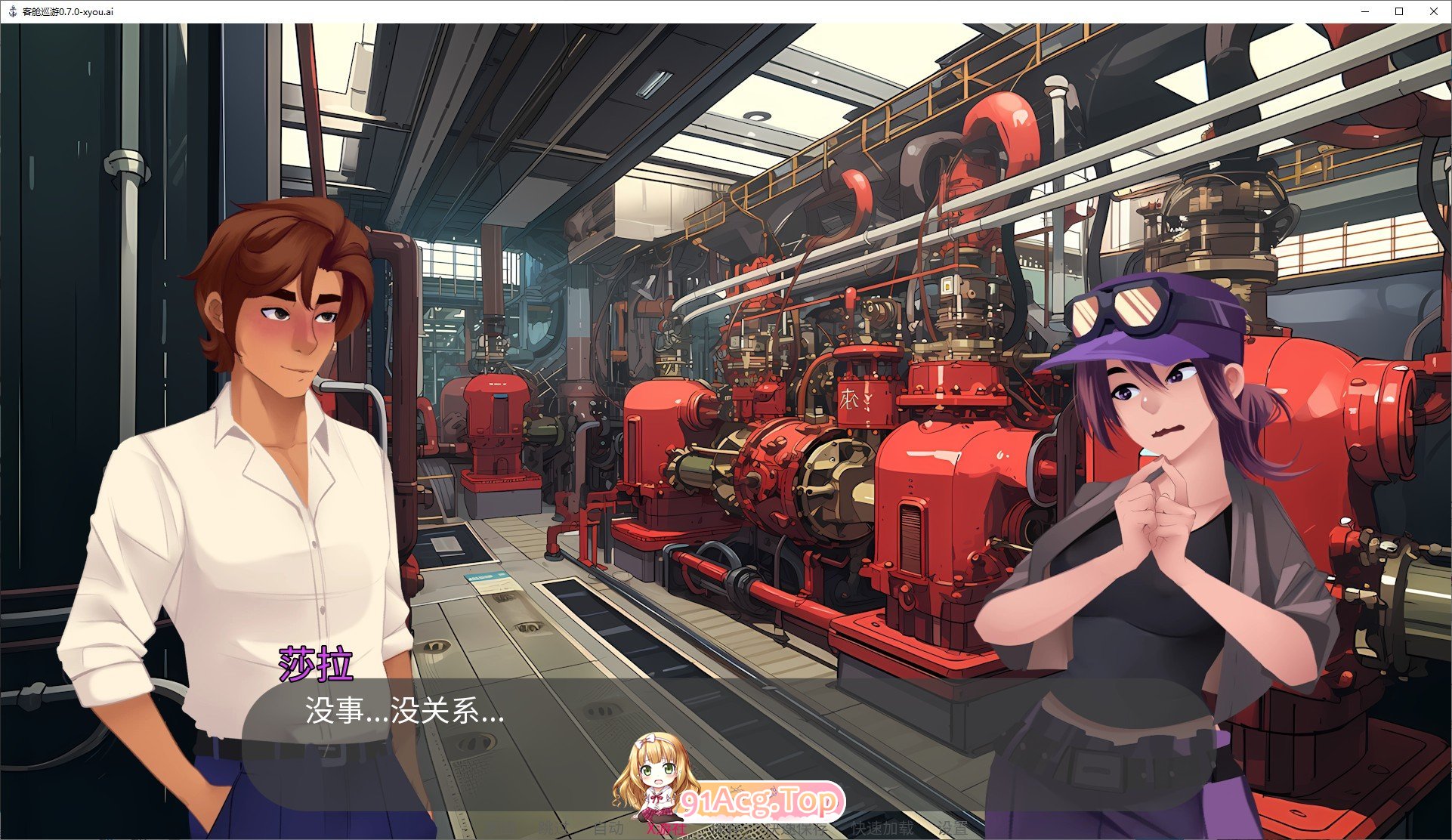Advance the dialogue box text
The width and height of the screenshot is (1452, 840).
point(725,725)
